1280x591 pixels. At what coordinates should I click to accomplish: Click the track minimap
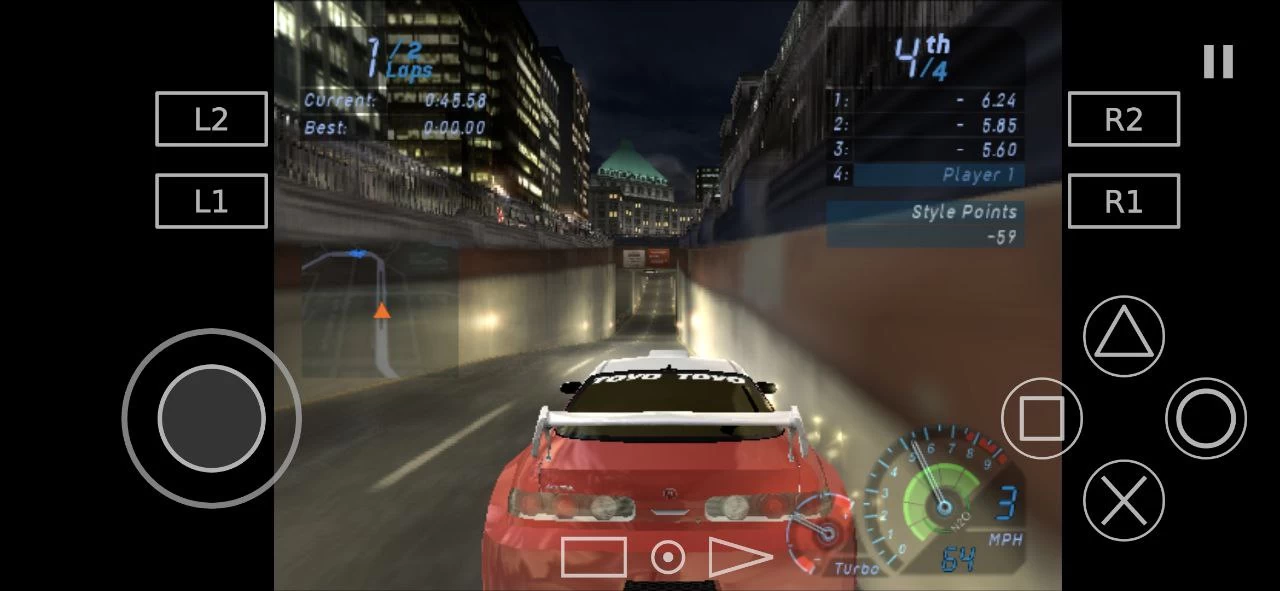tap(380, 312)
